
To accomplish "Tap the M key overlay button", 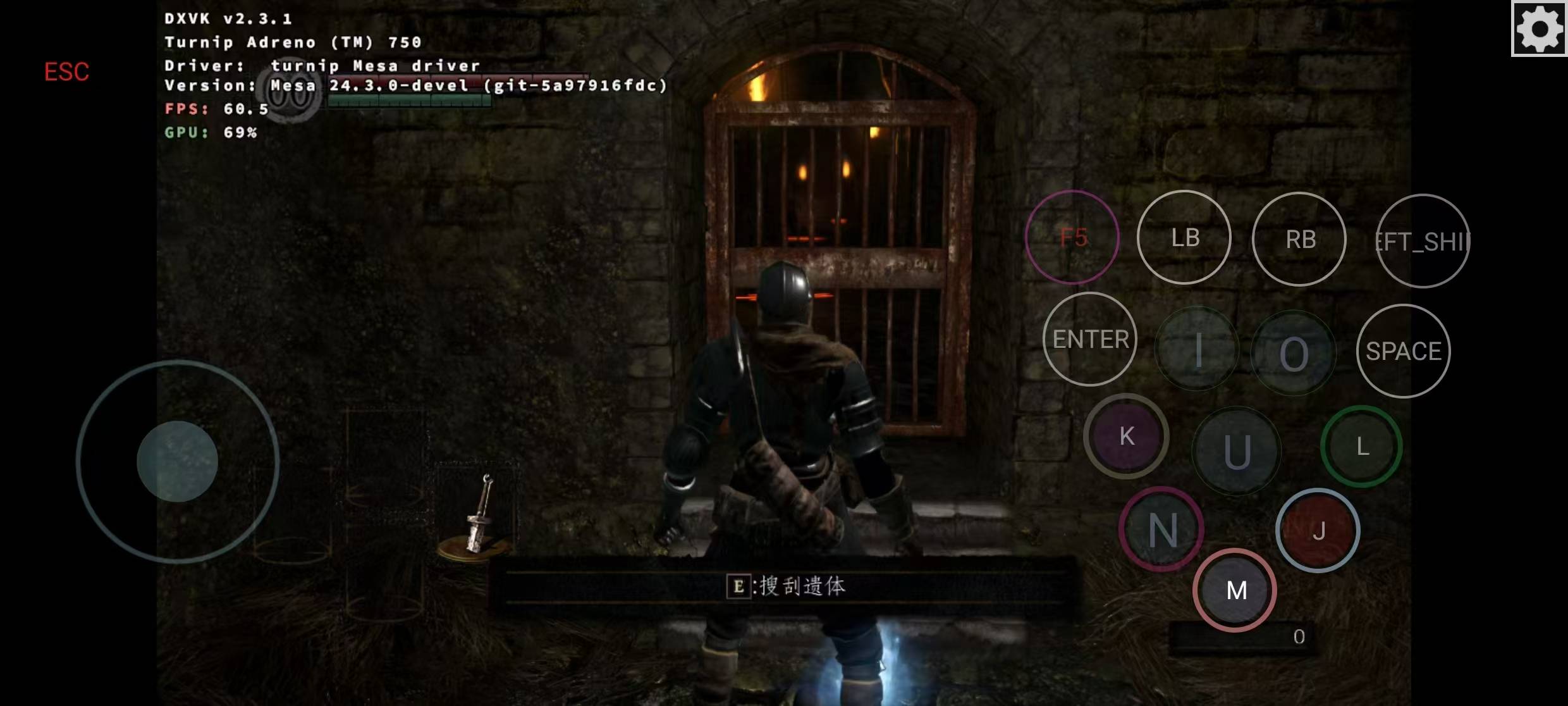I will coord(1235,590).
